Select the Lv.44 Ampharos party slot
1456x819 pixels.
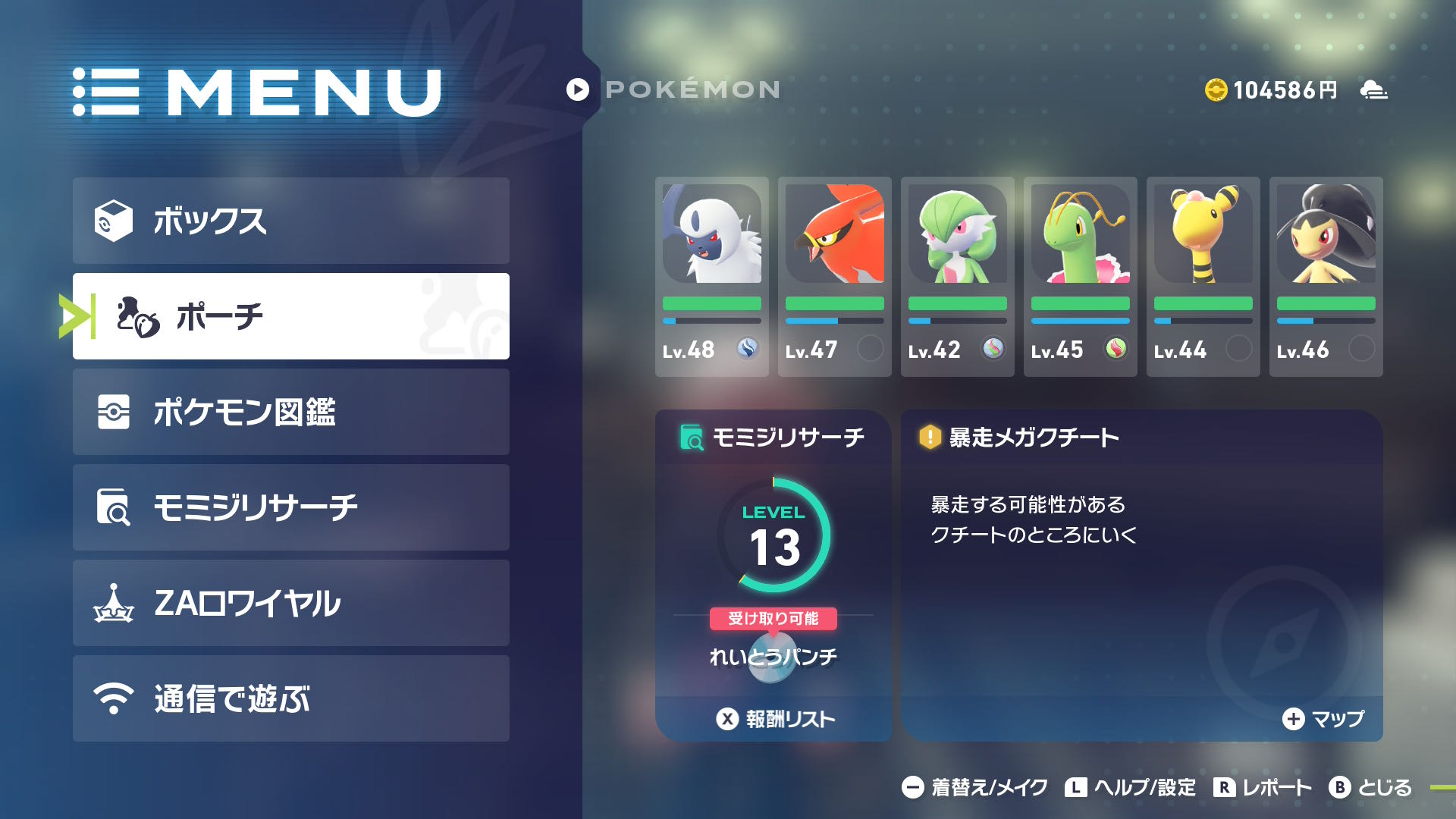[1203, 277]
